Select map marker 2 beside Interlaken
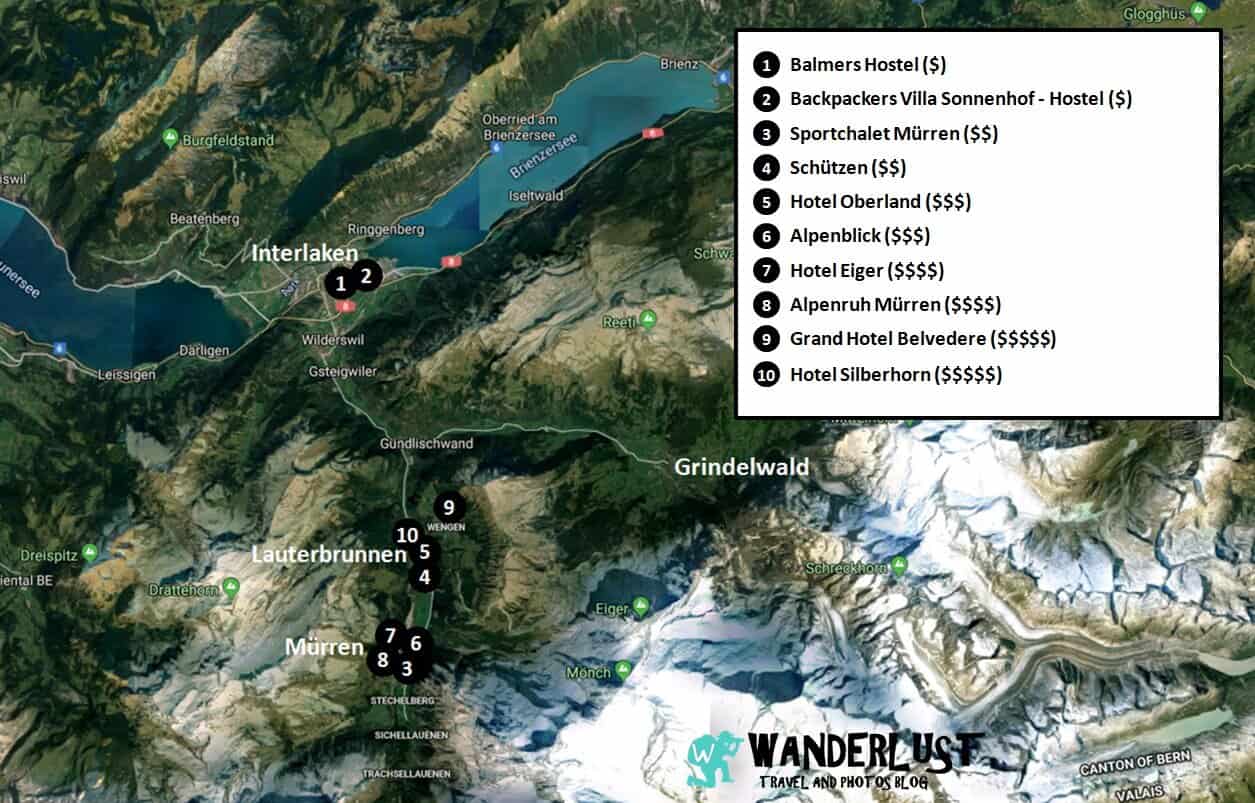This screenshot has width=1255, height=803. click(x=366, y=275)
